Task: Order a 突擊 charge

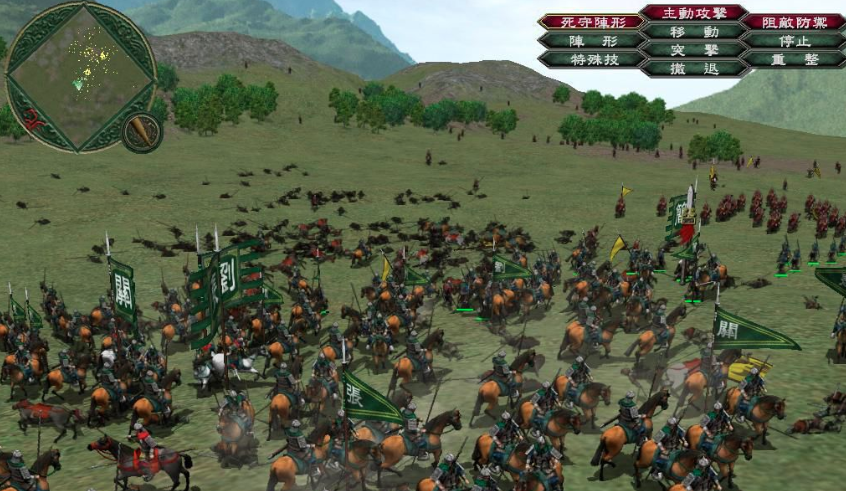Action: pos(693,49)
